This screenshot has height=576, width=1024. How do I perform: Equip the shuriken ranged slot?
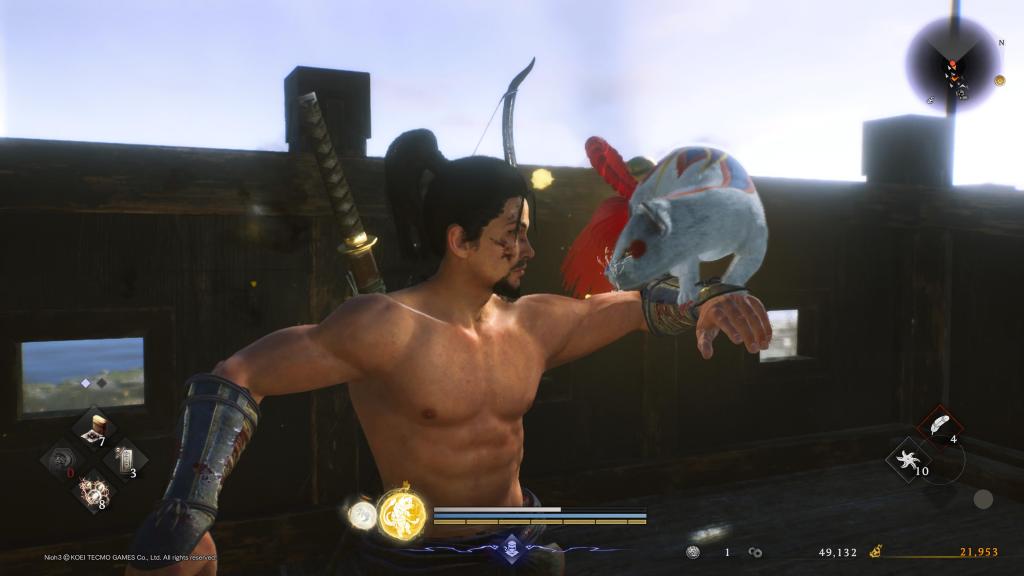907,460
